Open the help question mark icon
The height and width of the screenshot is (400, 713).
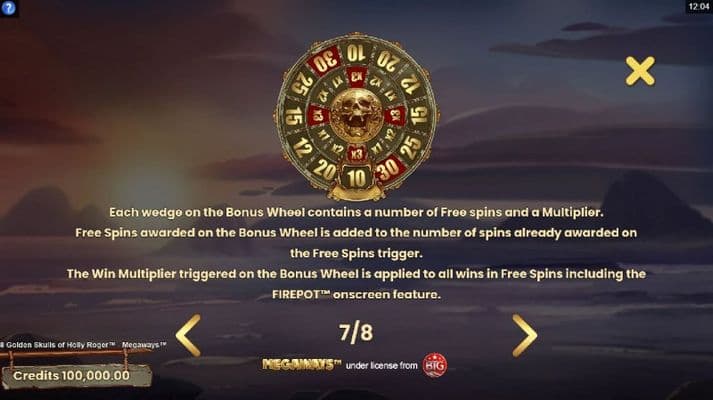(x=9, y=7)
